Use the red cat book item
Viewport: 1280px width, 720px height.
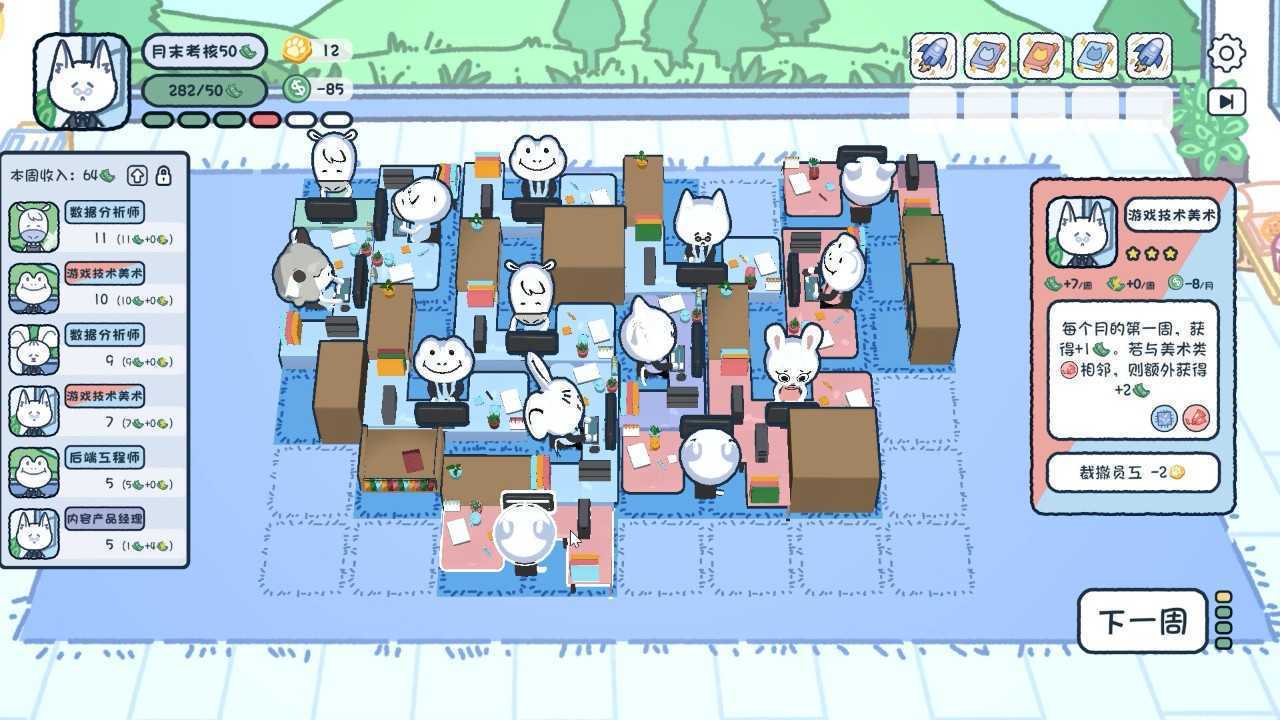(1041, 55)
